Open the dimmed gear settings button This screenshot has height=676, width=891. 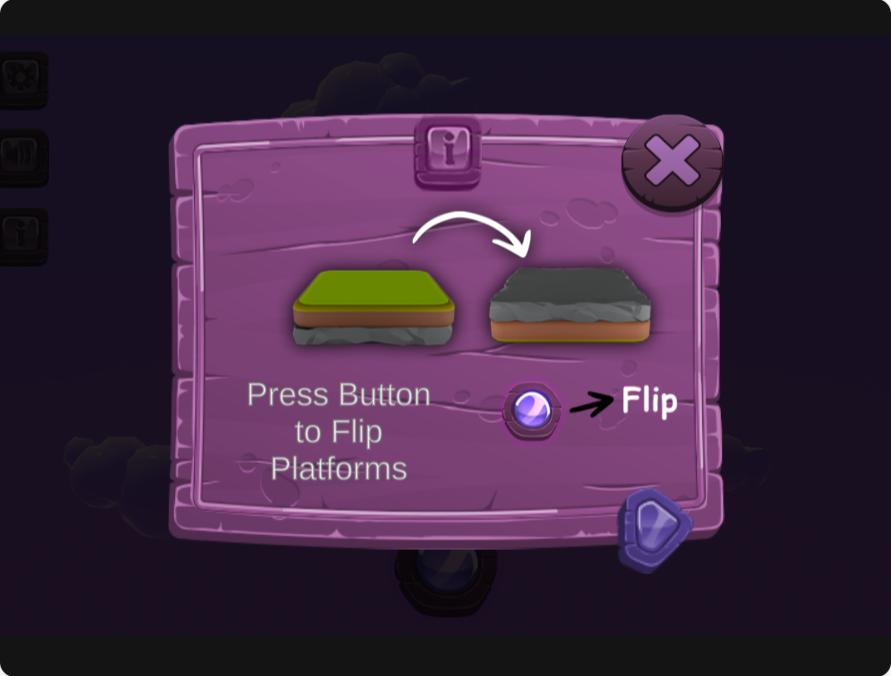coord(20,77)
